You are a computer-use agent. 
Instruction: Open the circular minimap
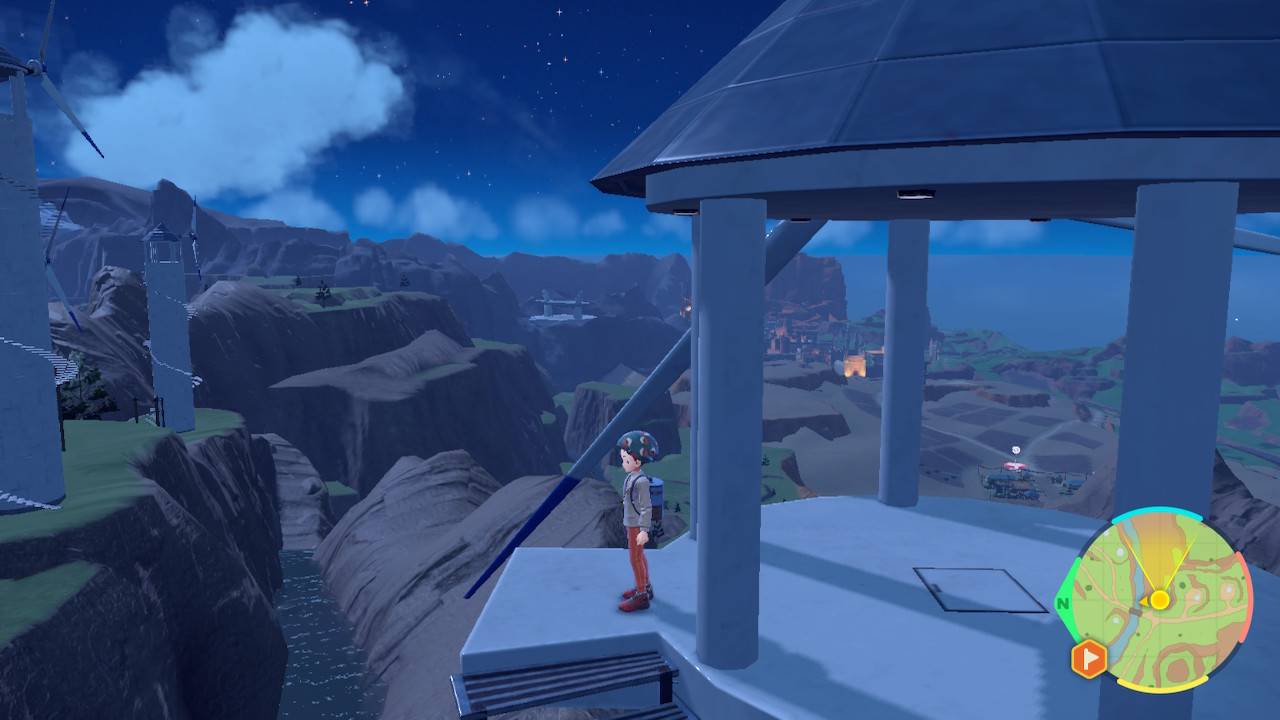tap(1159, 601)
